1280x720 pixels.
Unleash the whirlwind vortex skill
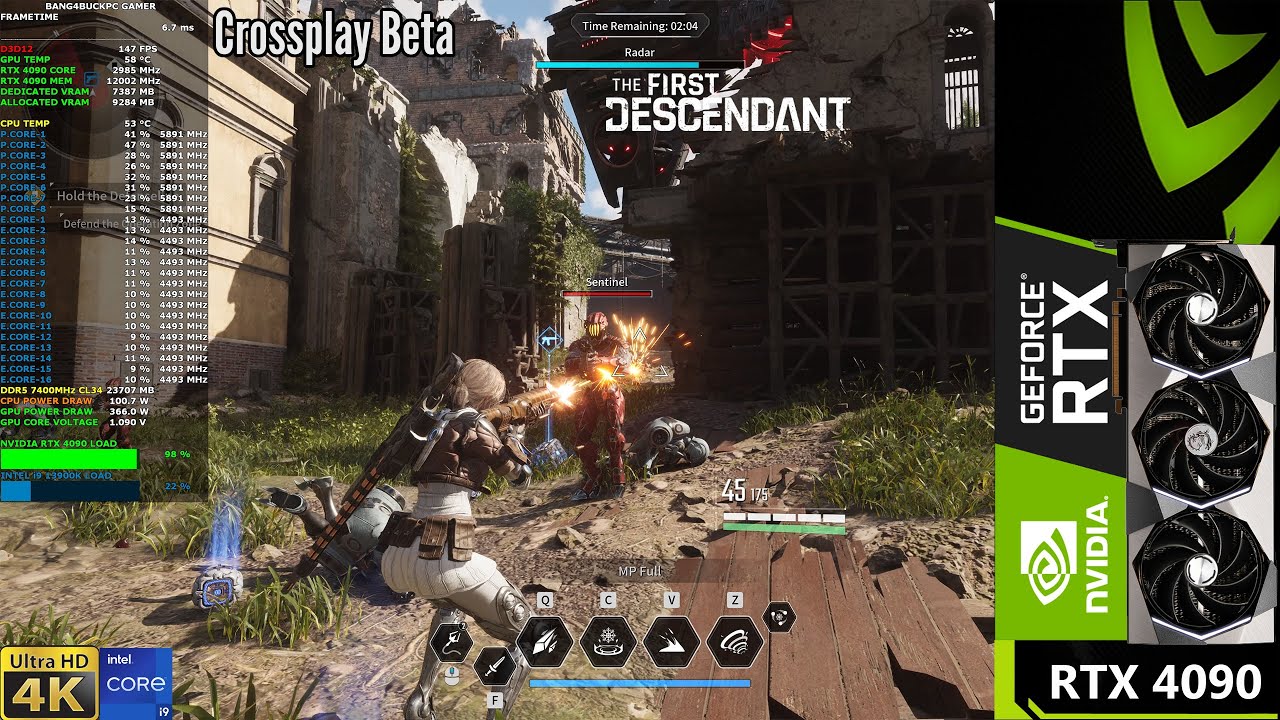(735, 640)
